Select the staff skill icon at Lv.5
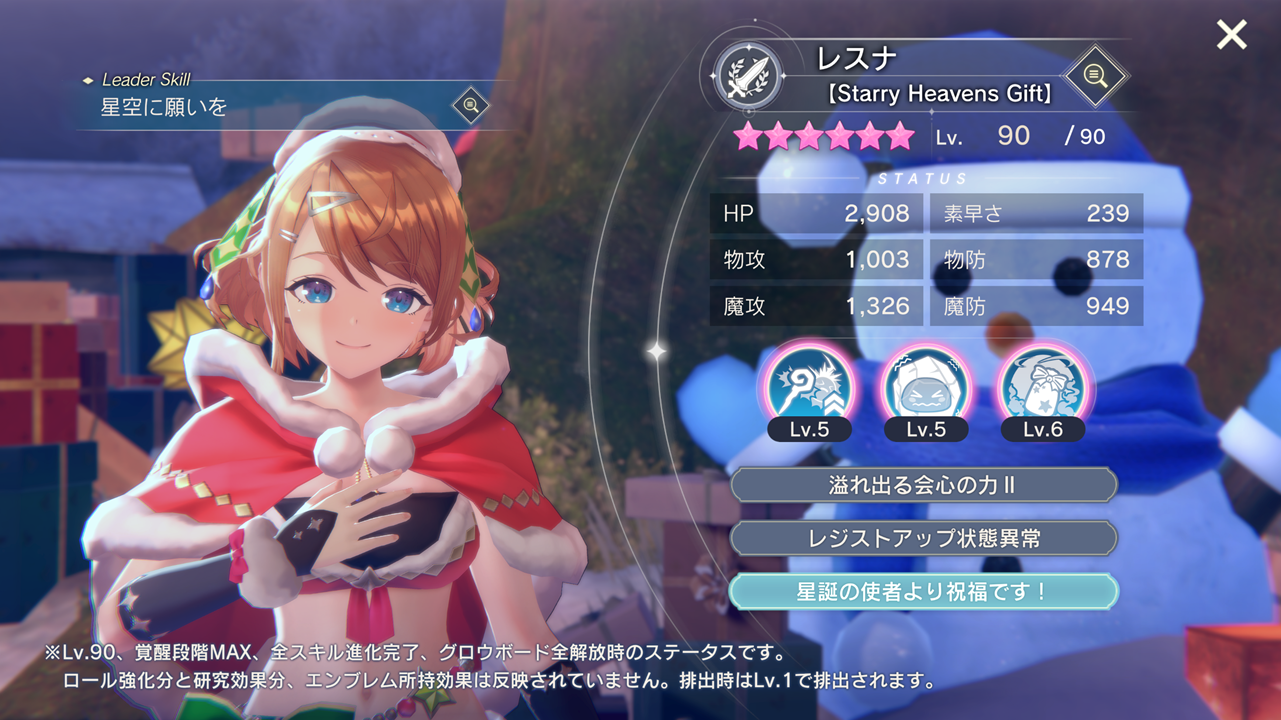This screenshot has width=1281, height=720. point(809,385)
